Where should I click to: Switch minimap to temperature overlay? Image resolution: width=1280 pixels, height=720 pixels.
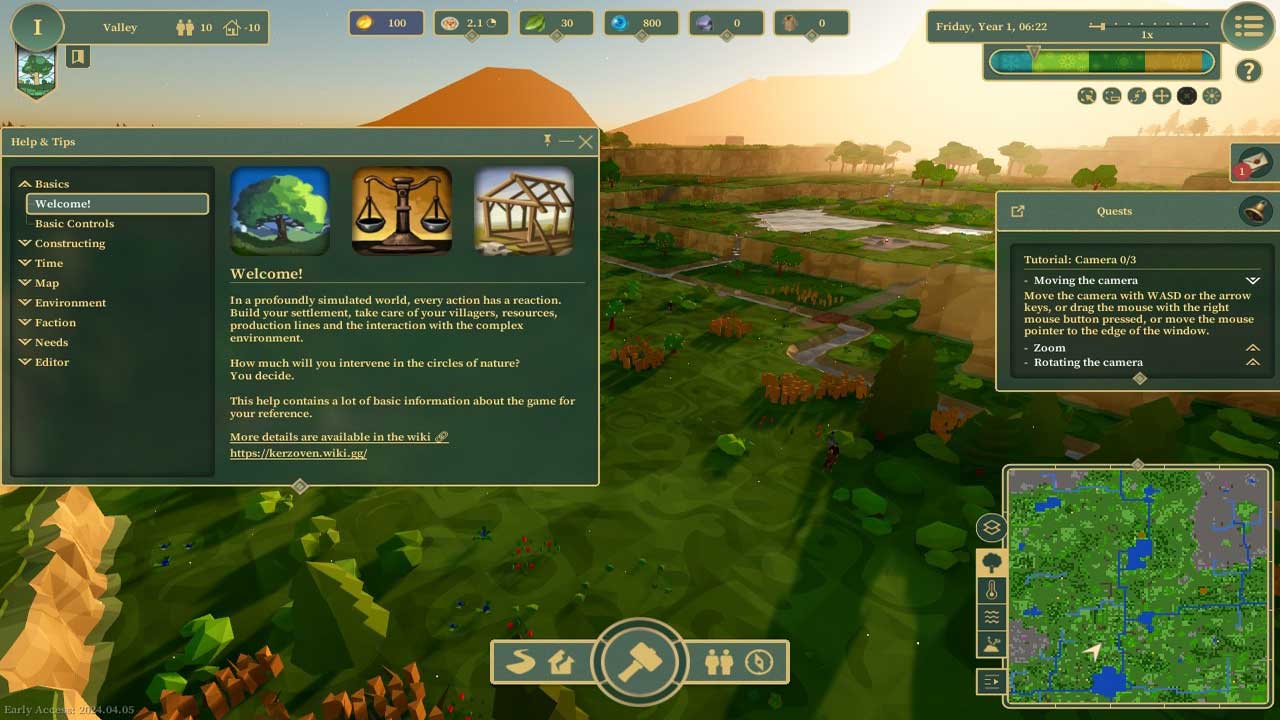(x=992, y=590)
